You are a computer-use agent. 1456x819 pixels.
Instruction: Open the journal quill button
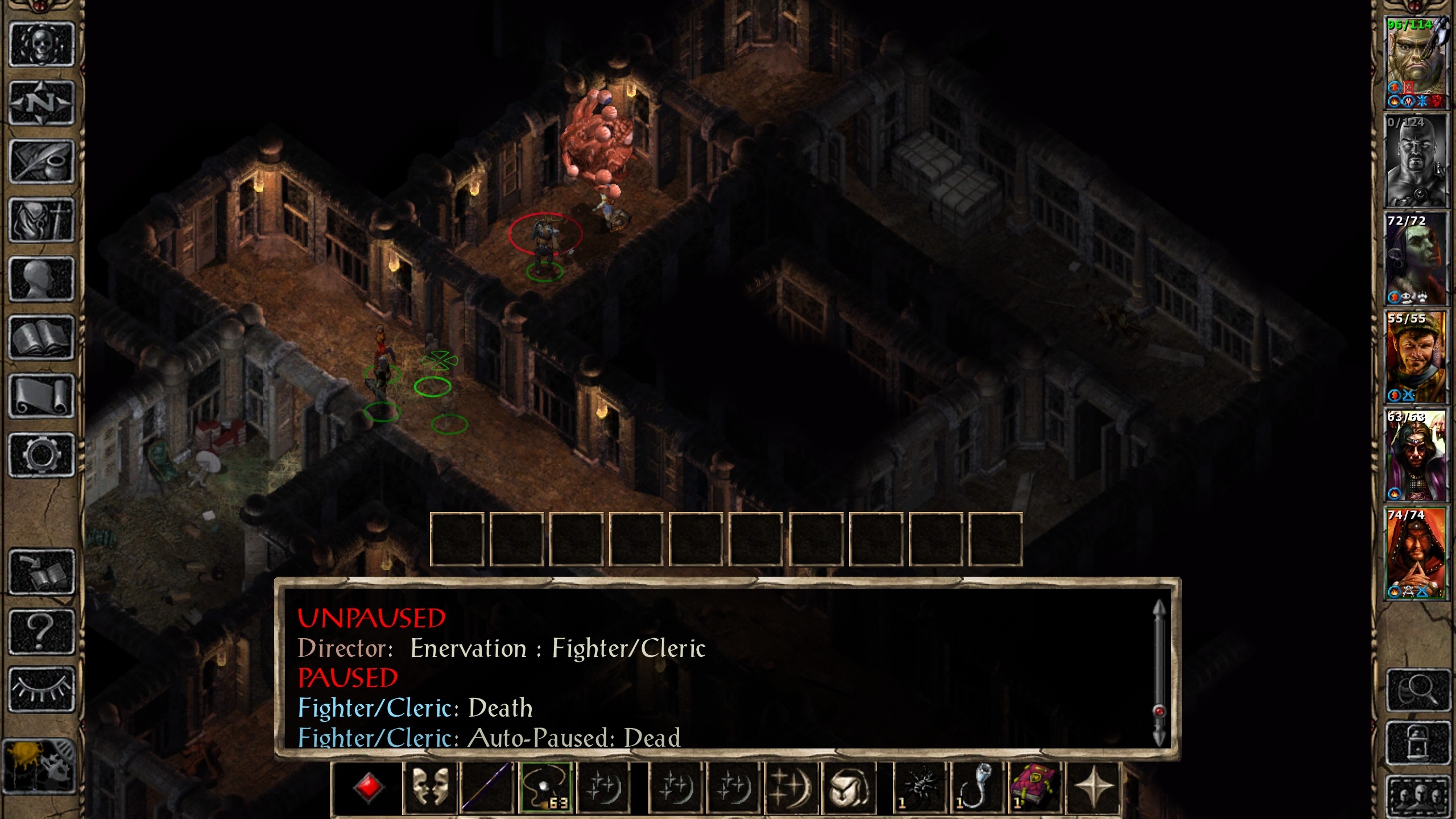click(42, 162)
